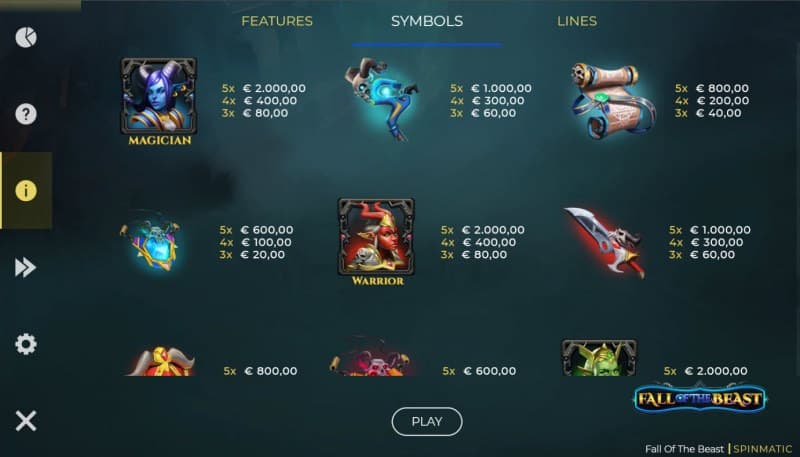Activate the fast-forward double arrow icon

pos(26,267)
